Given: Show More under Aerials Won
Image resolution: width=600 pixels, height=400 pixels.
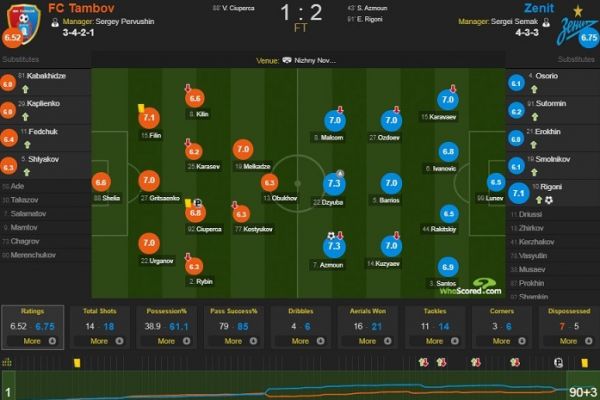Looking at the screenshot, I should tap(366, 341).
